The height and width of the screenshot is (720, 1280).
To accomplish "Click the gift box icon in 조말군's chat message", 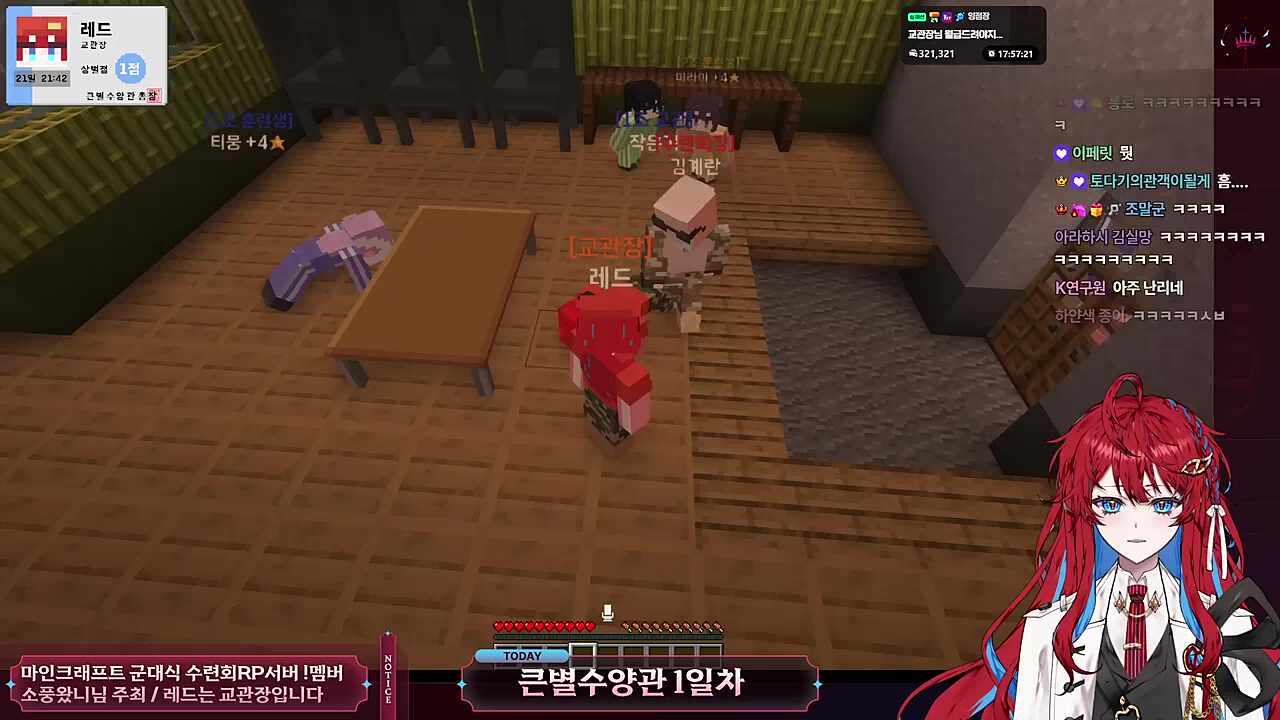I will [1095, 210].
